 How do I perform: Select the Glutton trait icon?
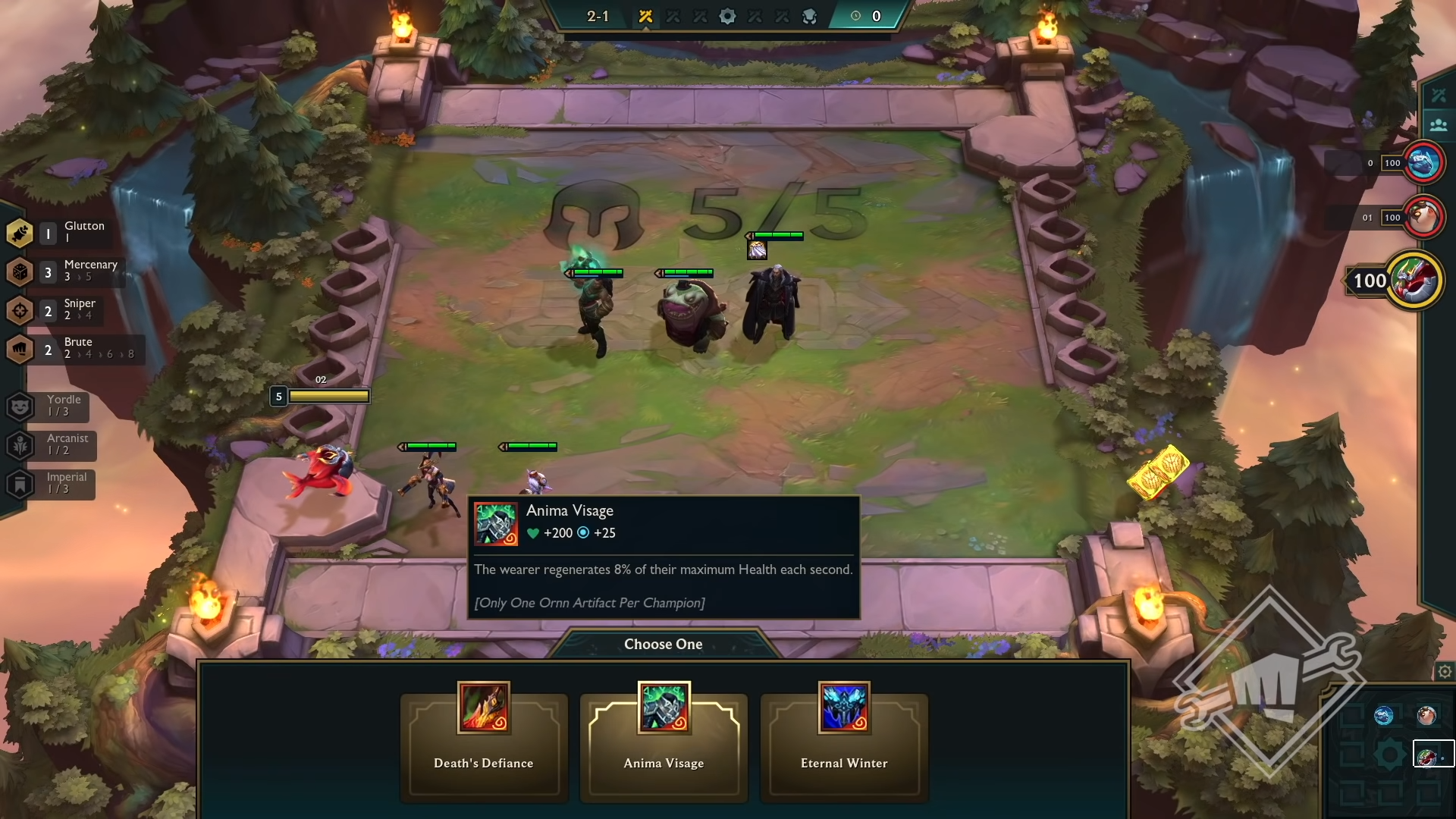pos(20,234)
